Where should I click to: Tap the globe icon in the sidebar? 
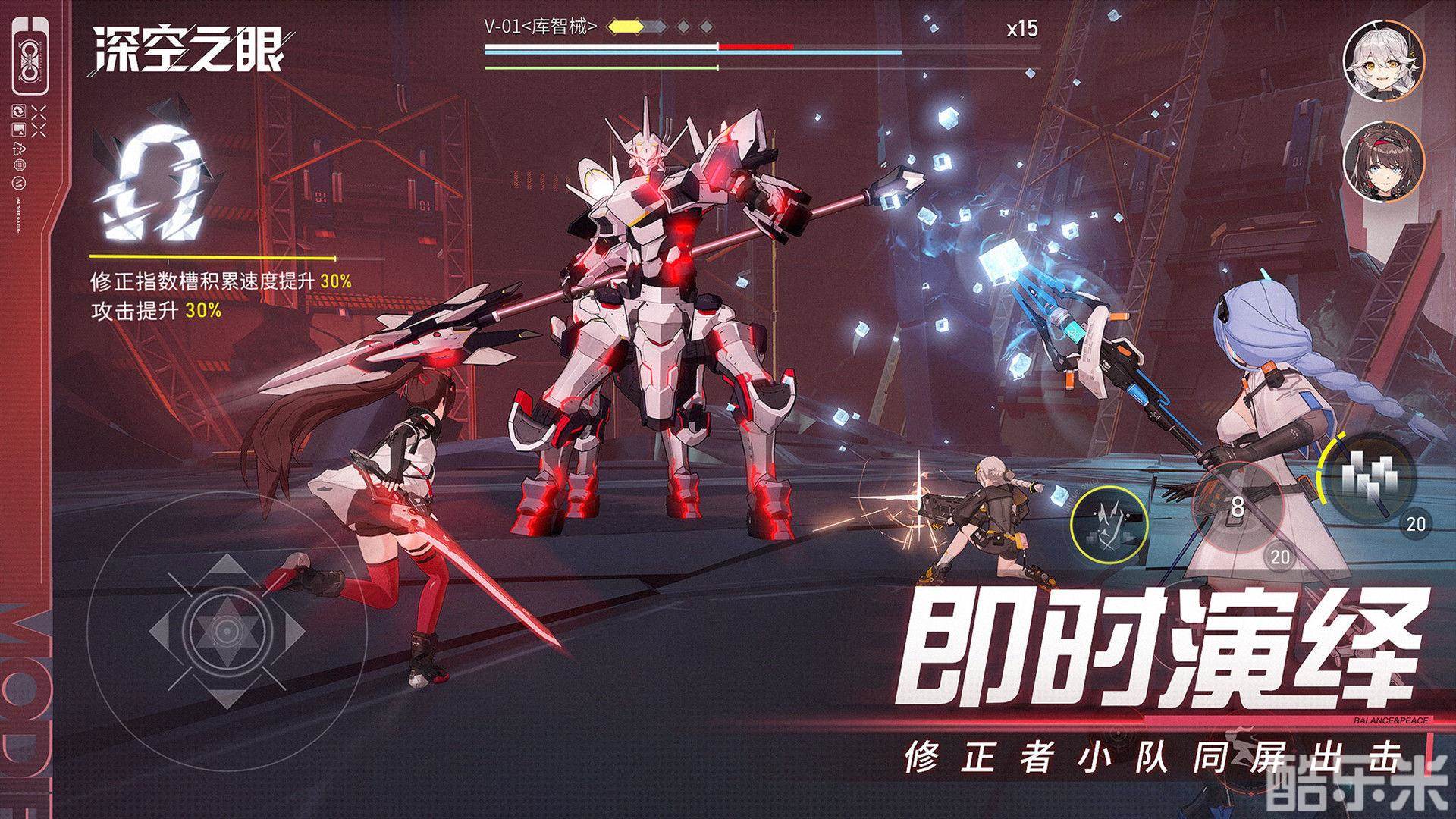click(x=19, y=165)
